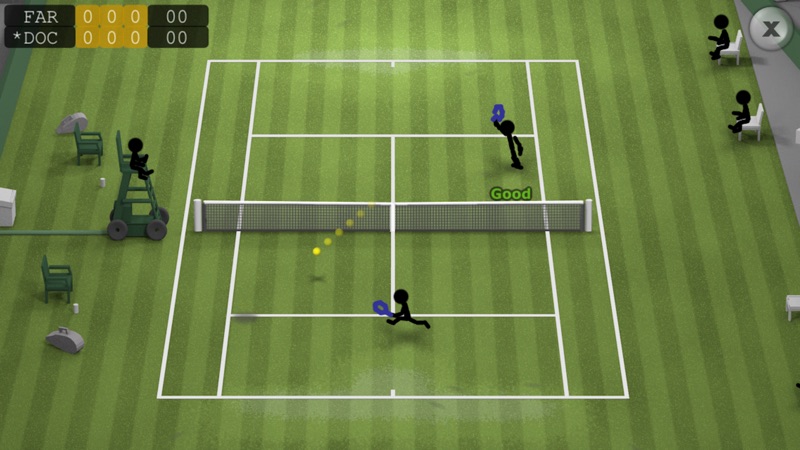Close the match with the X button

coord(771,28)
